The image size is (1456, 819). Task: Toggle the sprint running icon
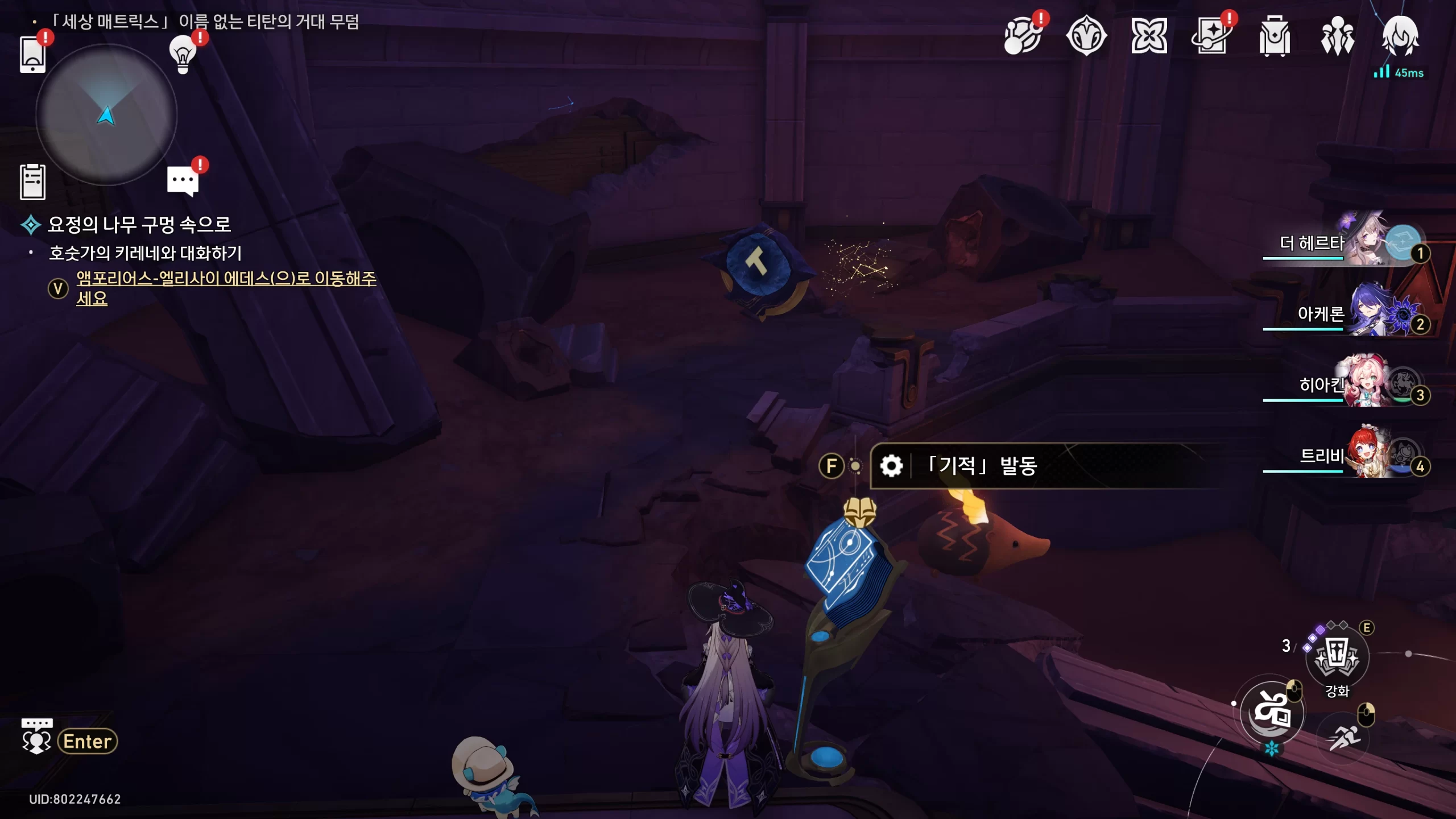pyautogui.click(x=1343, y=738)
